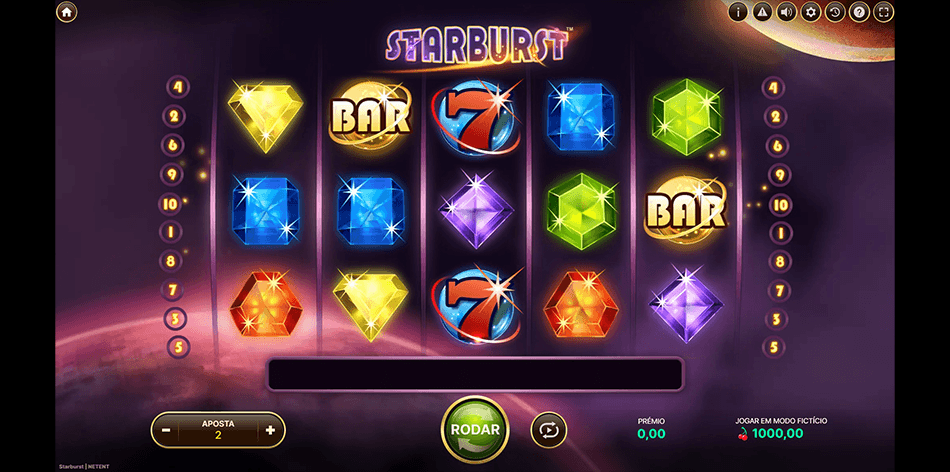Open the gear settings menu
This screenshot has height=472, width=950.
click(811, 12)
